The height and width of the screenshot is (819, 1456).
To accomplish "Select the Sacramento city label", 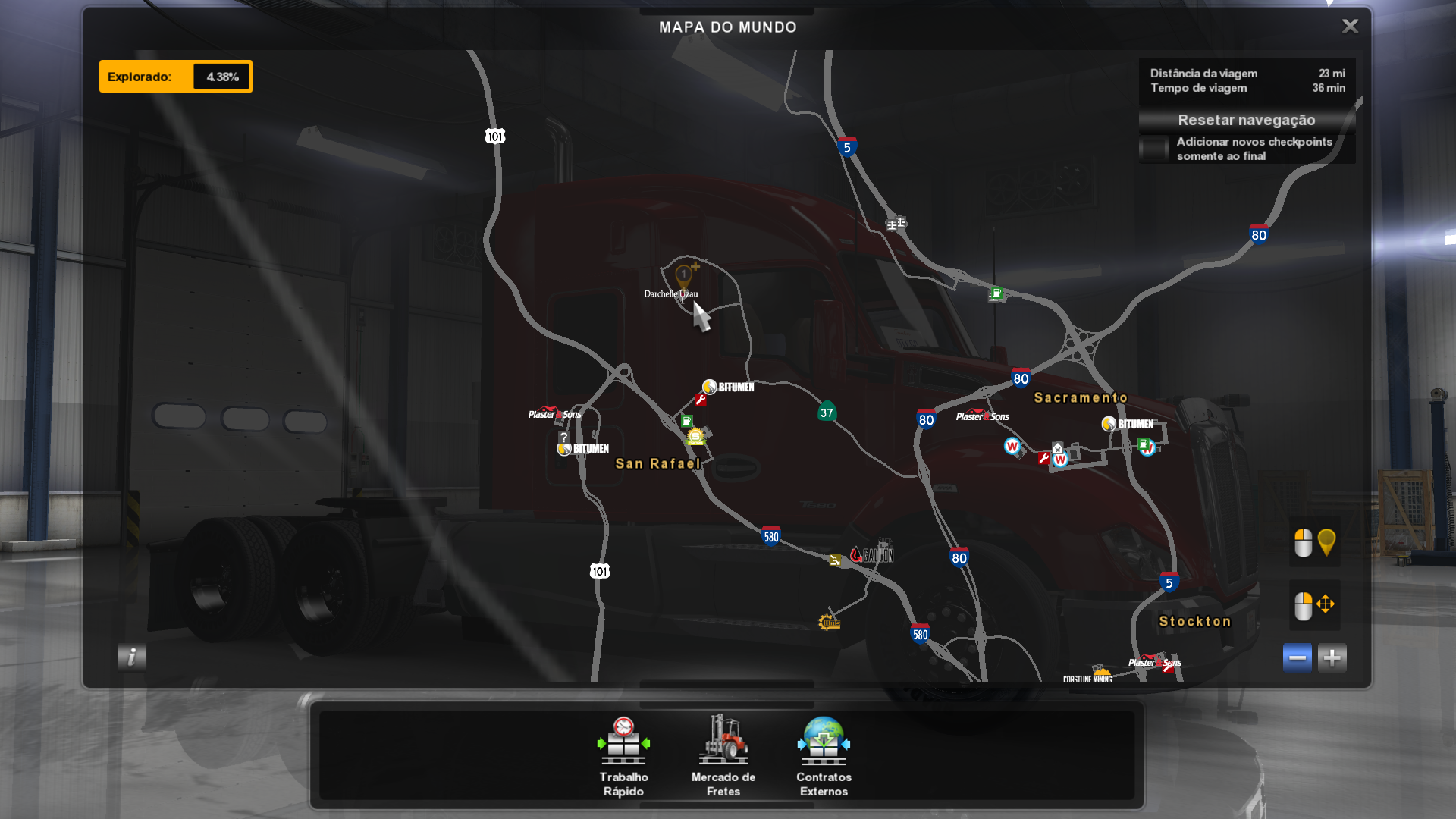I will tap(1081, 398).
